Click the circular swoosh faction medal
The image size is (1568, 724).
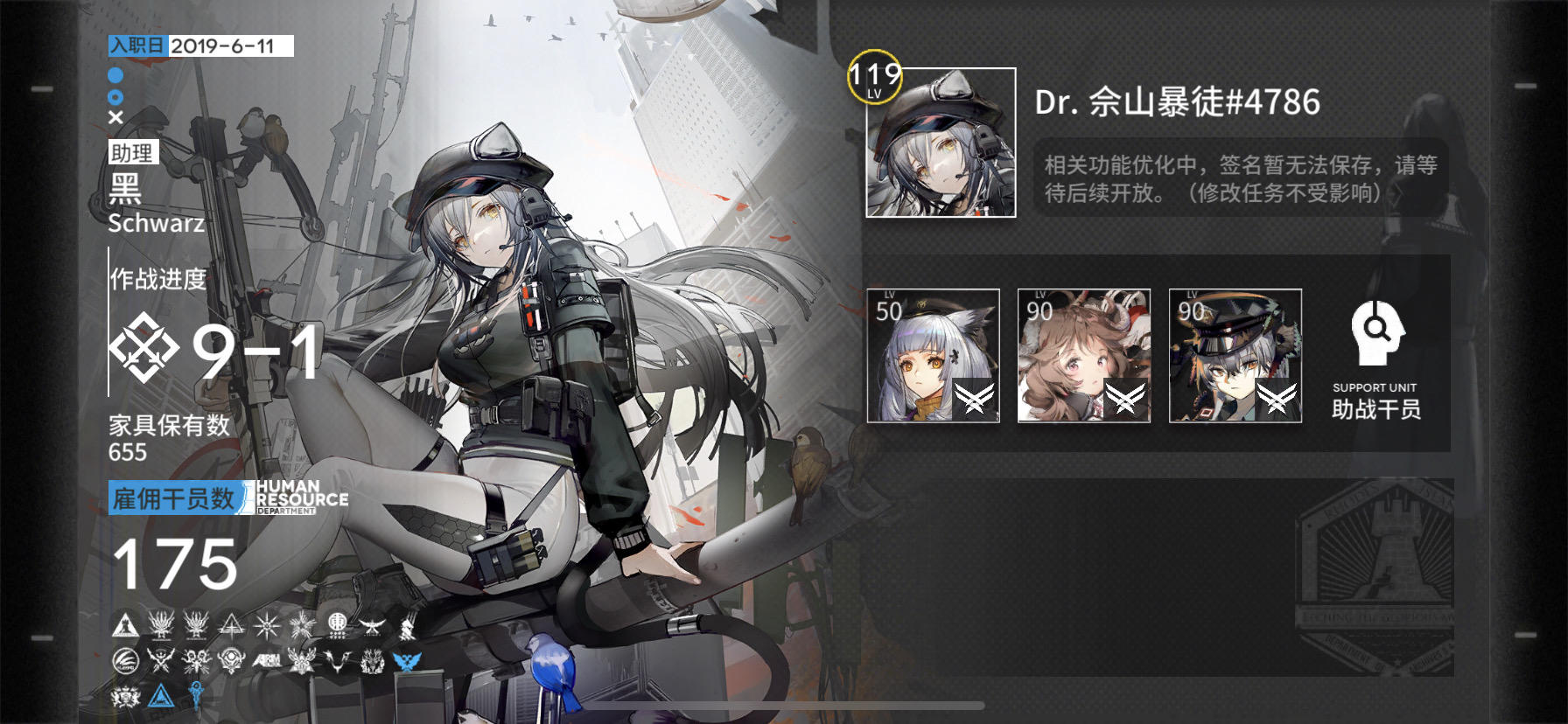tap(125, 662)
